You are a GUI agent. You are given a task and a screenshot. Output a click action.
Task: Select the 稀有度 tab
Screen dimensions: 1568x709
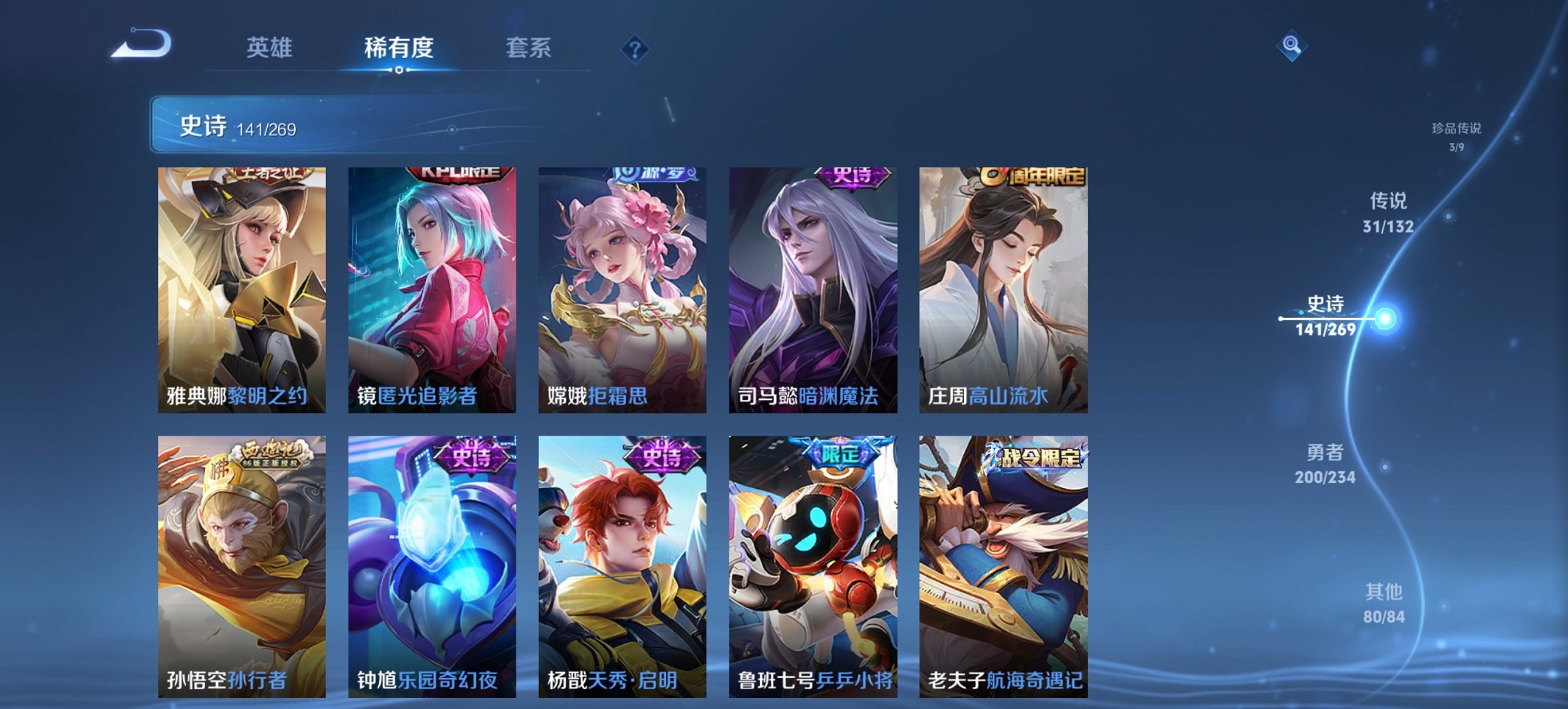[x=400, y=48]
